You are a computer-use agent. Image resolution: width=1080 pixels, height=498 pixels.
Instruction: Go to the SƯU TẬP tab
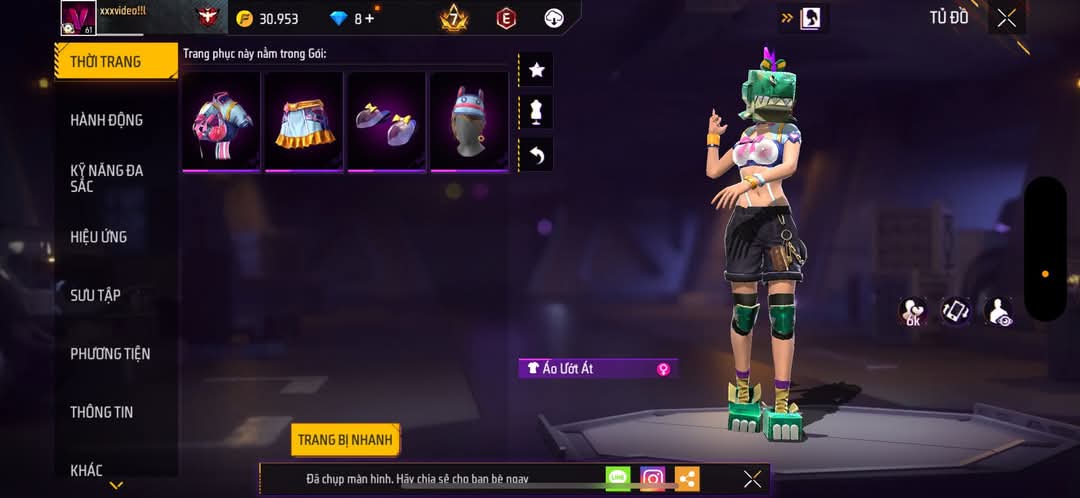tap(95, 295)
